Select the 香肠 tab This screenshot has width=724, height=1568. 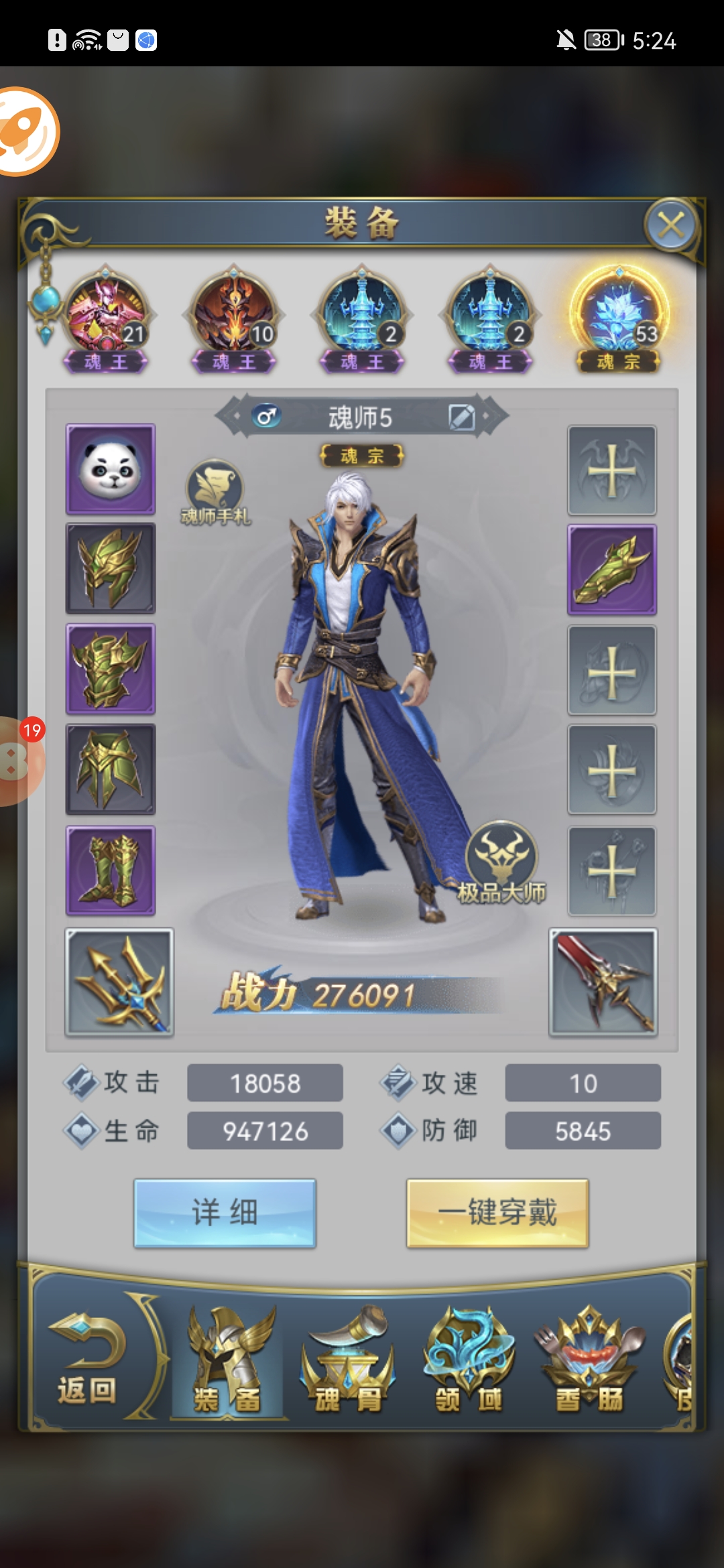[589, 1360]
